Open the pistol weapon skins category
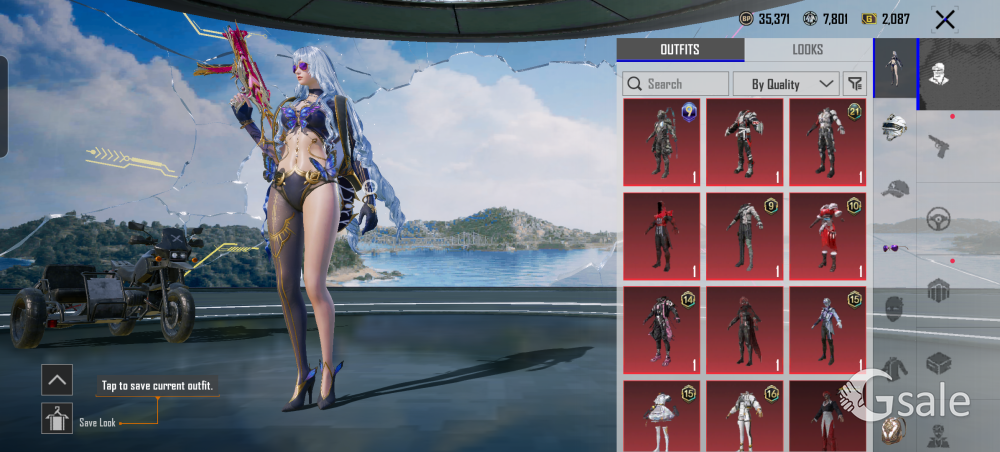Image resolution: width=1000 pixels, height=452 pixels. (x=939, y=146)
